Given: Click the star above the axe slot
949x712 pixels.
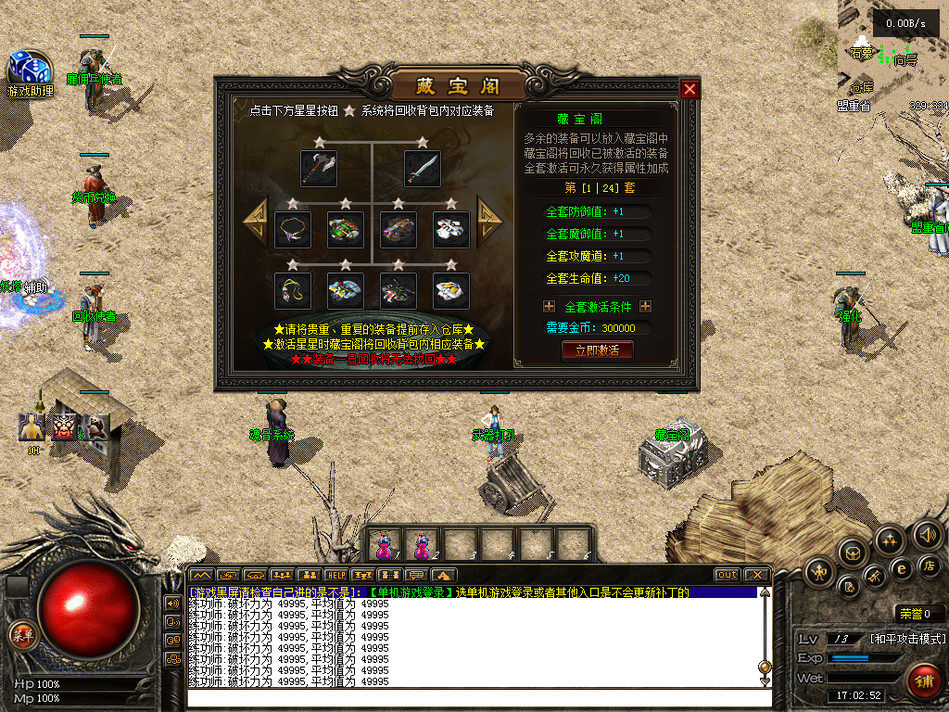Looking at the screenshot, I should 319,142.
